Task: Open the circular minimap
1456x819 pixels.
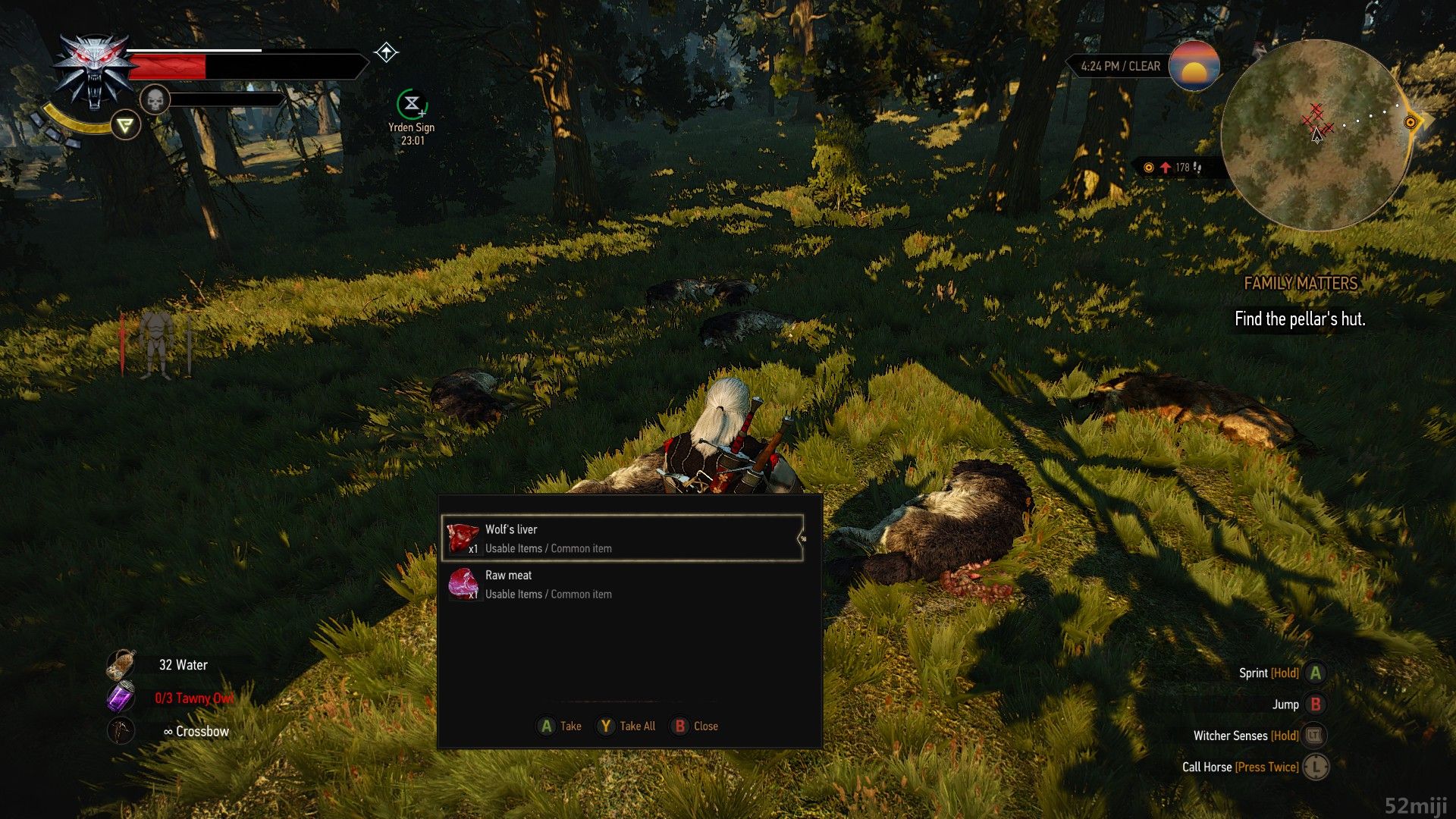Action: (1316, 135)
